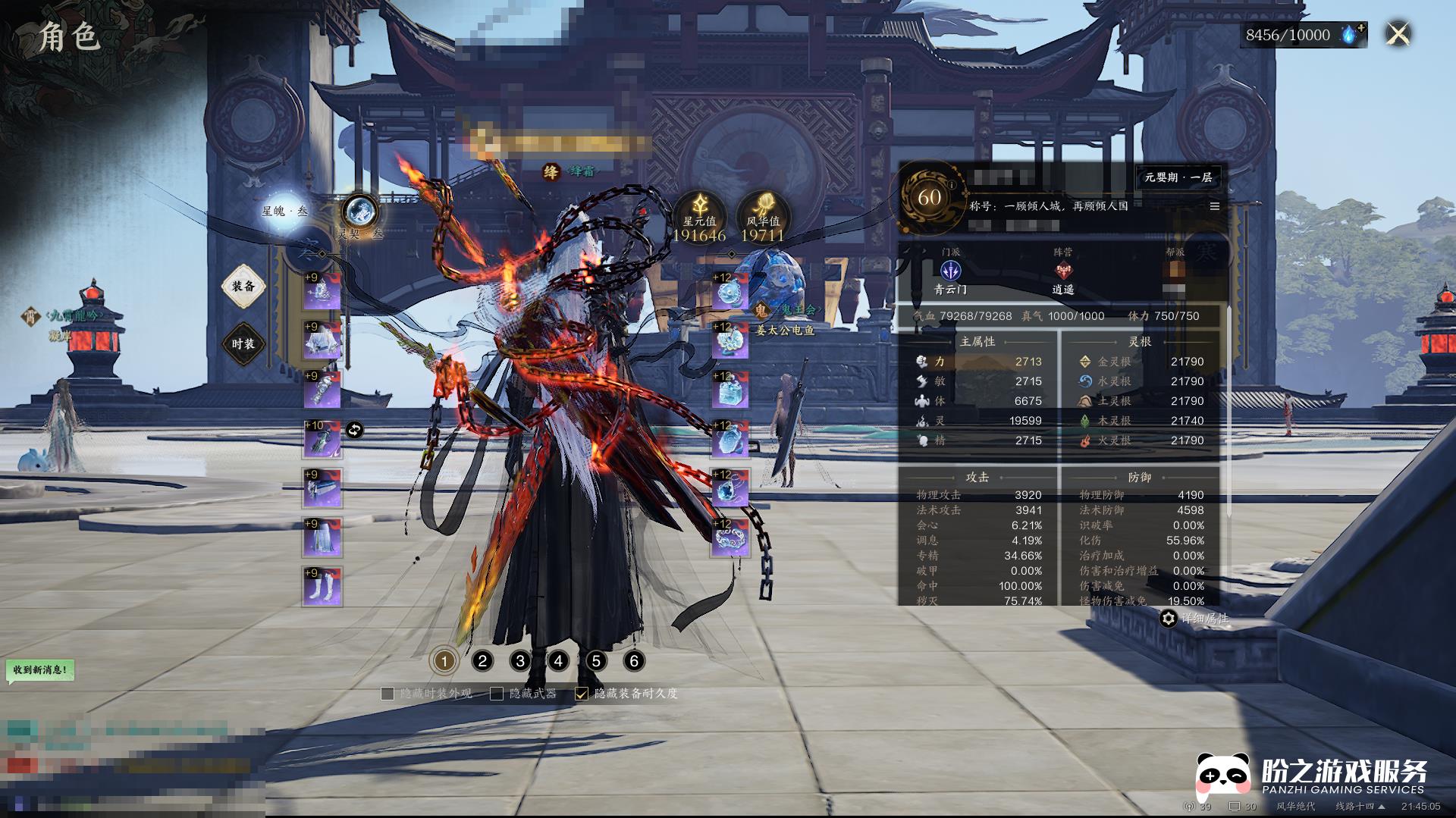Click the weapon swap arrows icon

pyautogui.click(x=354, y=431)
